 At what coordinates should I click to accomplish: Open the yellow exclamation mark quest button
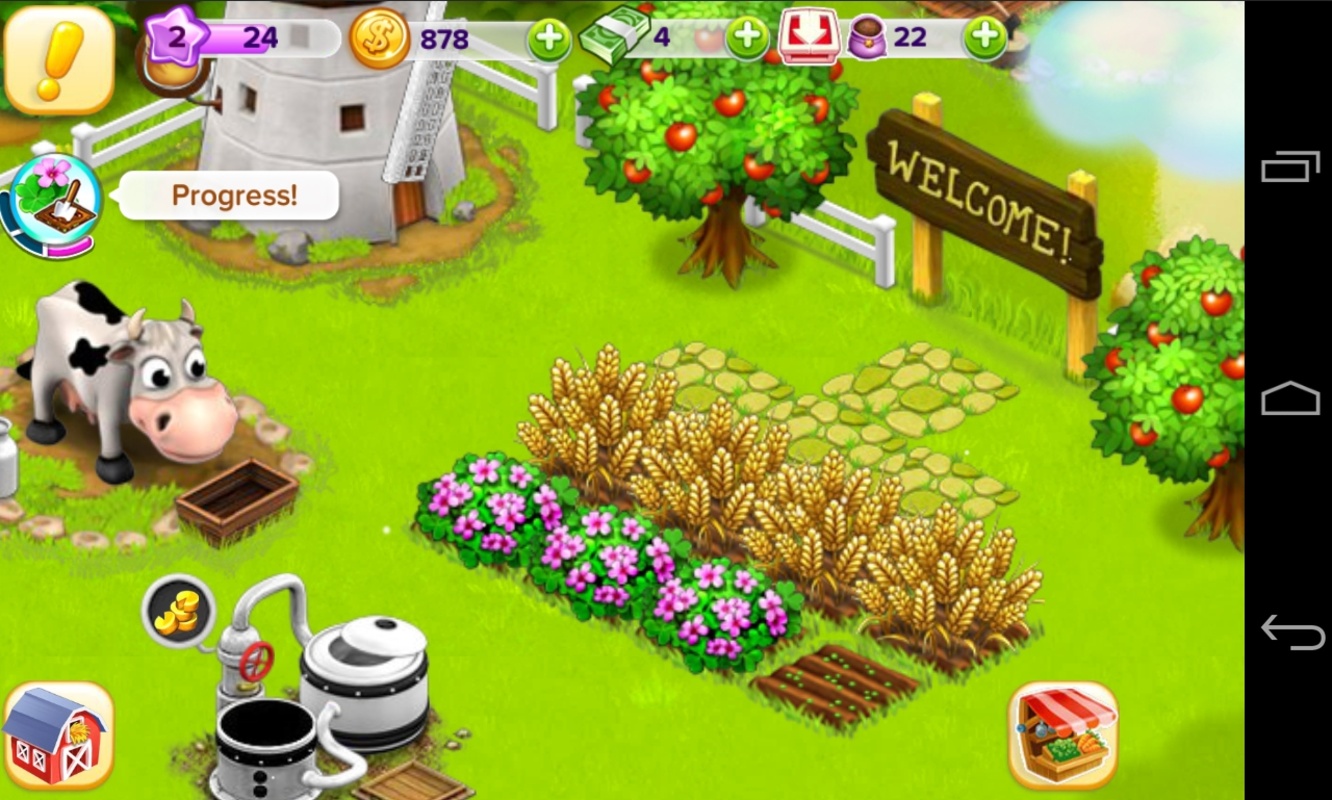(58, 60)
